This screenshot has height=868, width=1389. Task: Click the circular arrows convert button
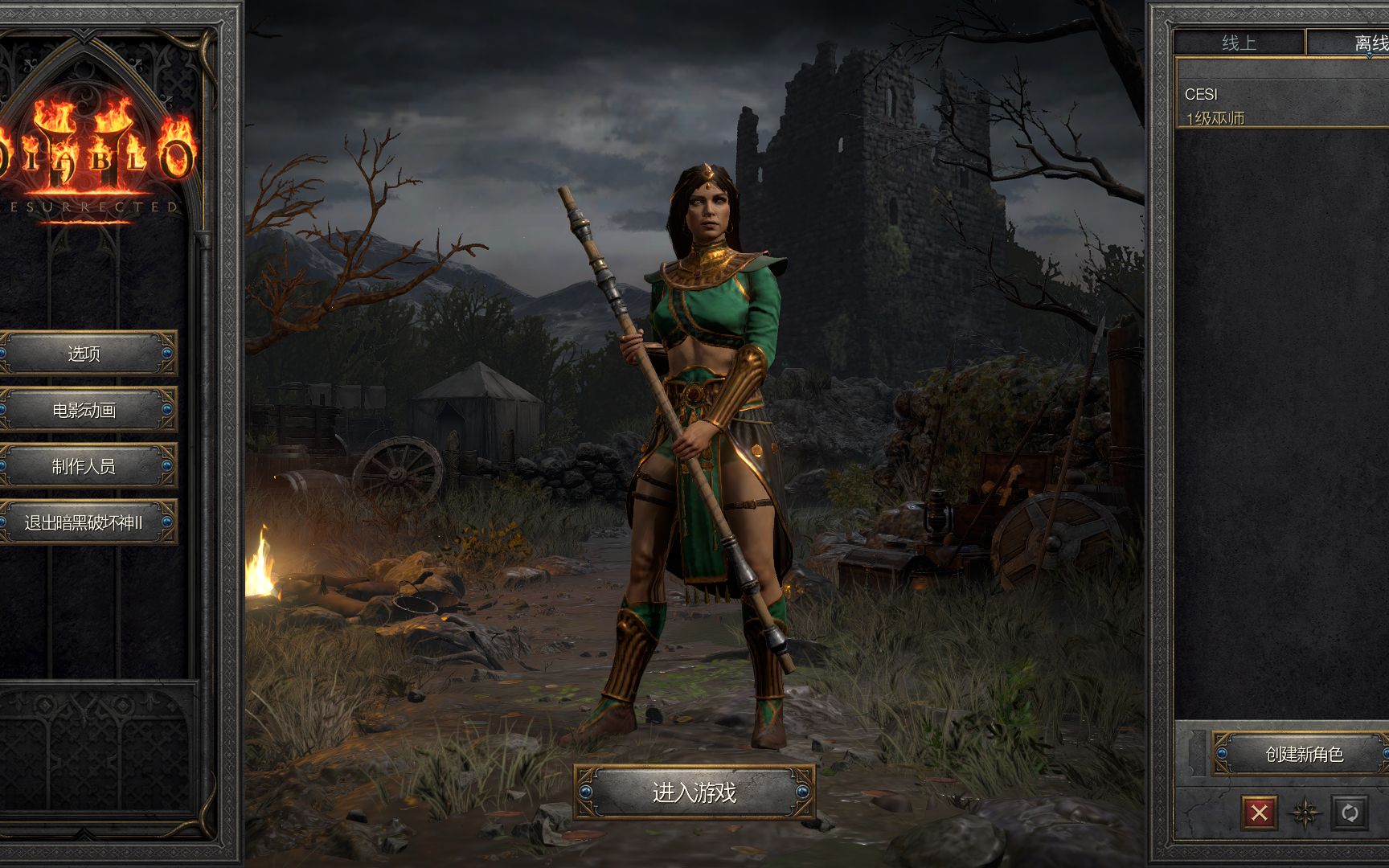1350,813
